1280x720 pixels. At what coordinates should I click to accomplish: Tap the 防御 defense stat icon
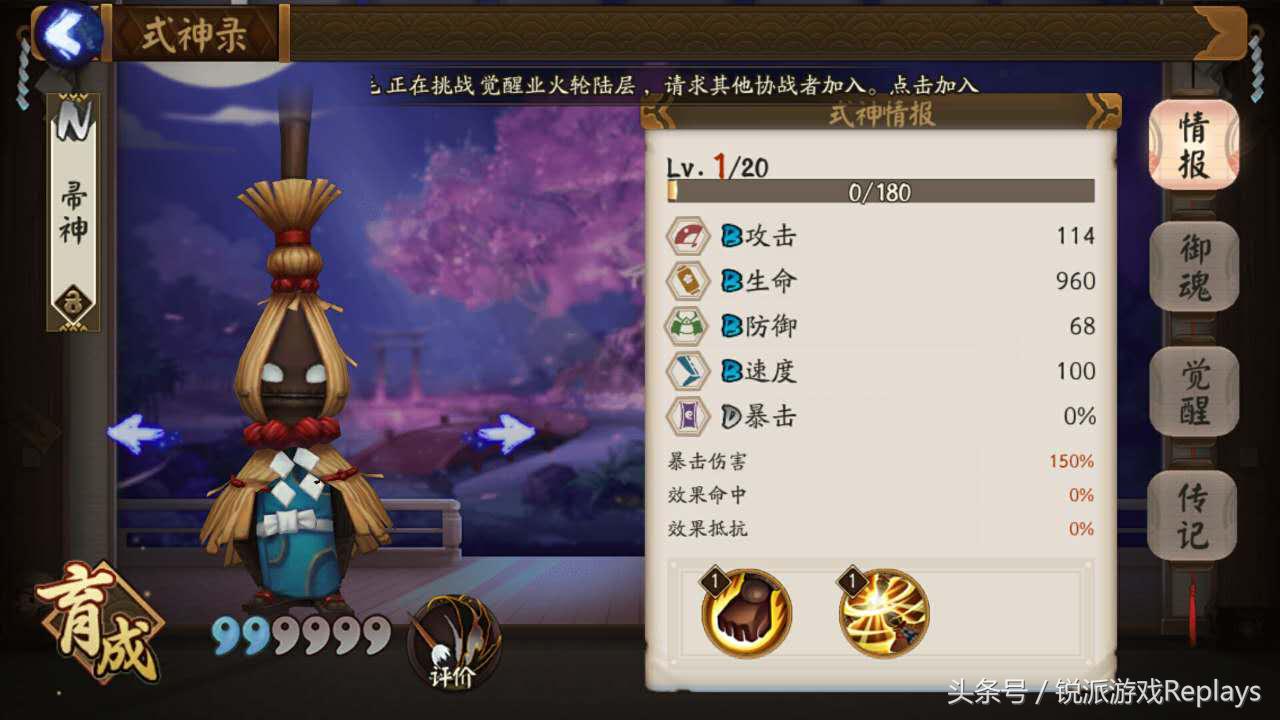point(688,326)
